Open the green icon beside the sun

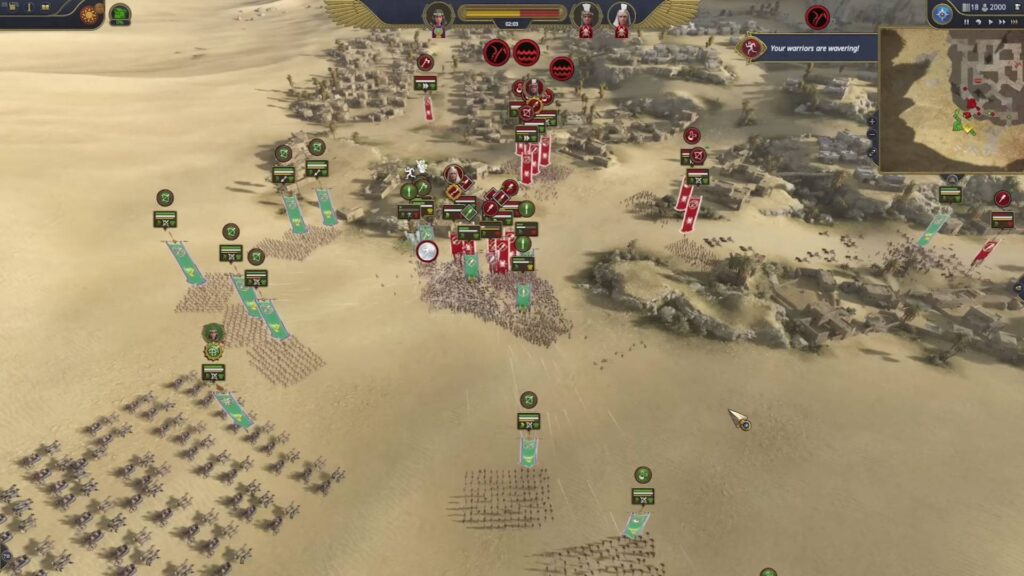(120, 15)
